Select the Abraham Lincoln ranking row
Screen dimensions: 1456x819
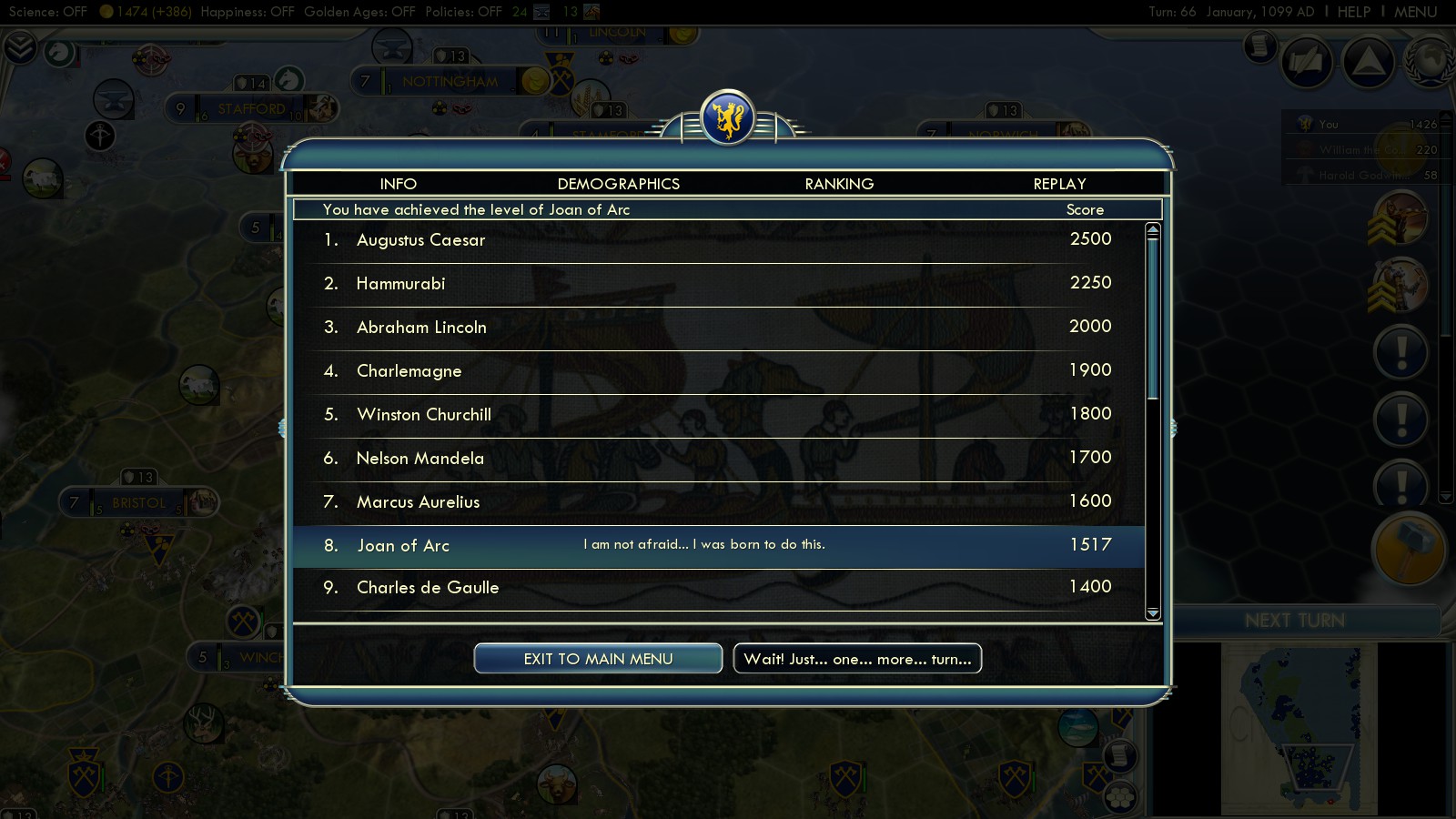(719, 328)
